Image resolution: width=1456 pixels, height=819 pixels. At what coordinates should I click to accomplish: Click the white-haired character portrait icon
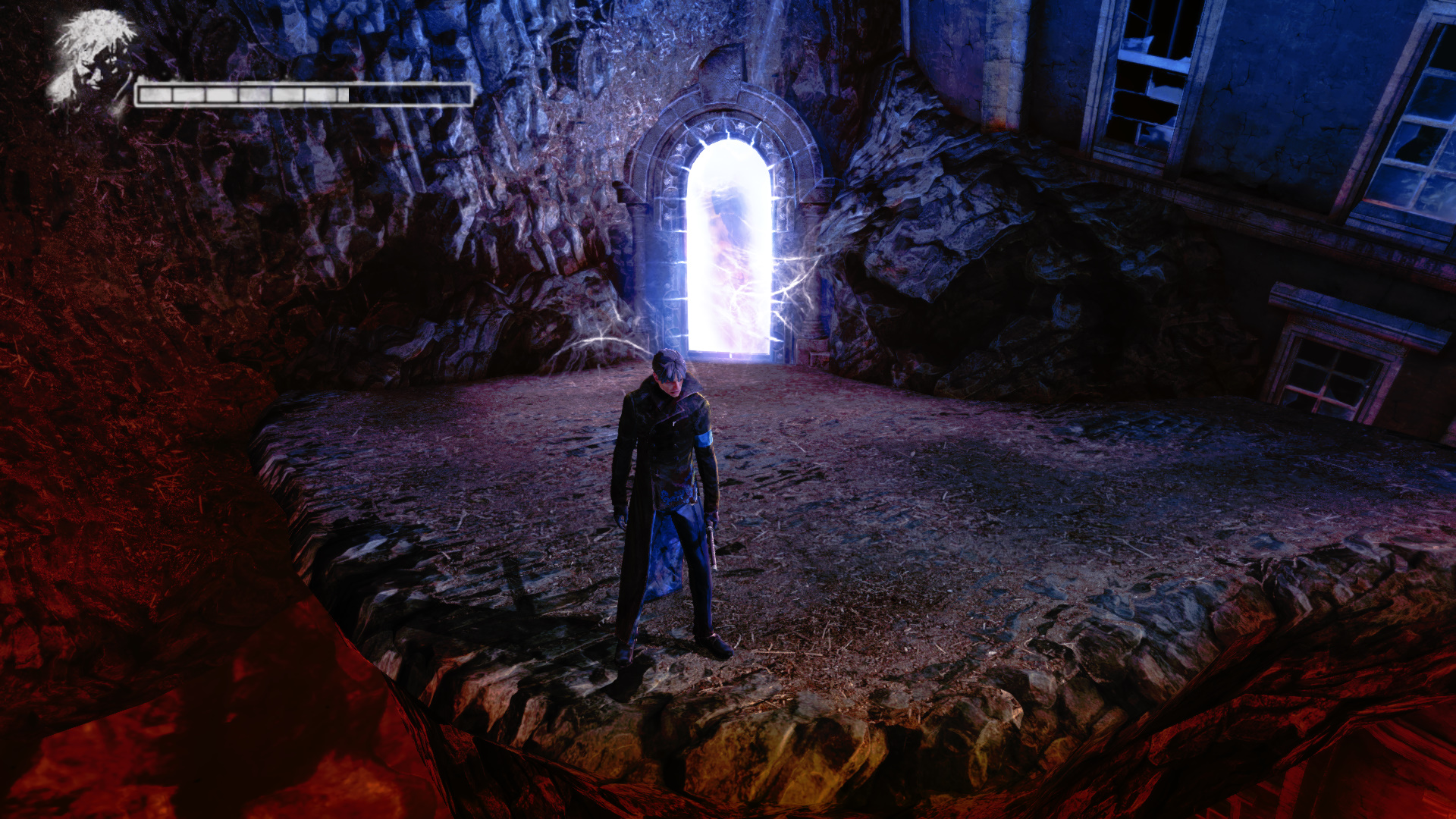pyautogui.click(x=93, y=61)
